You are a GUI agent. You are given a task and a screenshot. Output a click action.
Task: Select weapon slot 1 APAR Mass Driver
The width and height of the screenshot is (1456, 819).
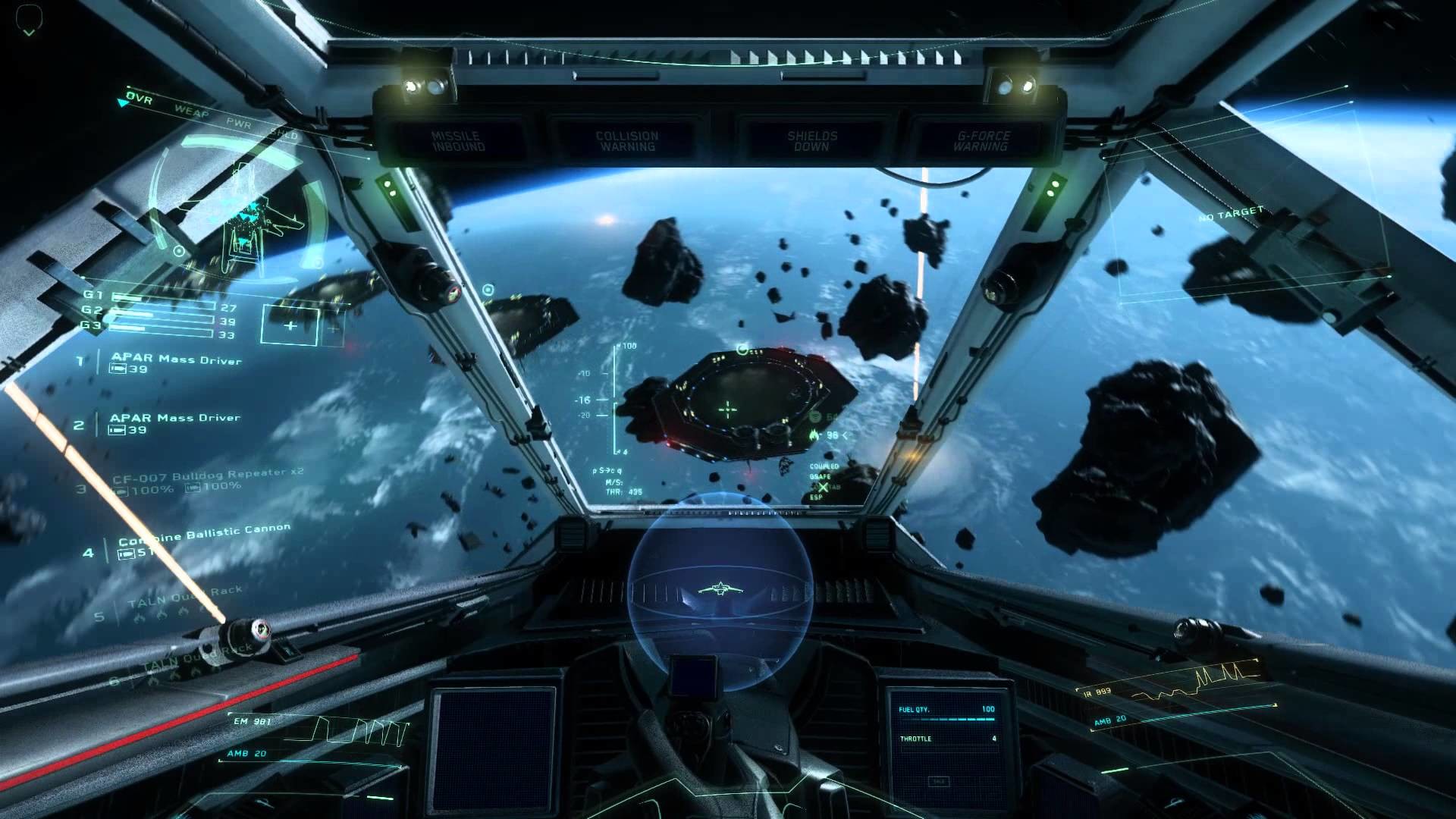(x=176, y=359)
